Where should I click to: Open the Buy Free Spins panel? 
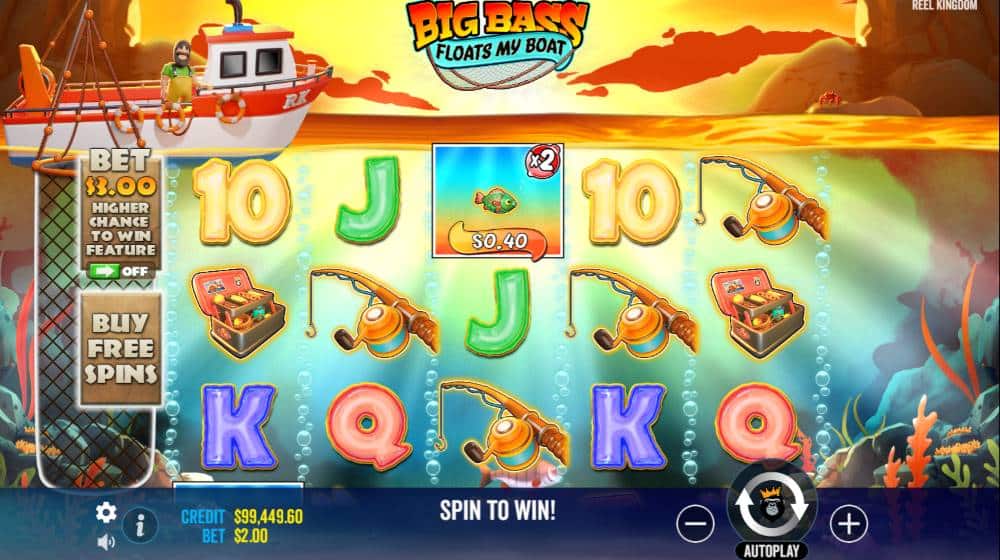pos(120,348)
